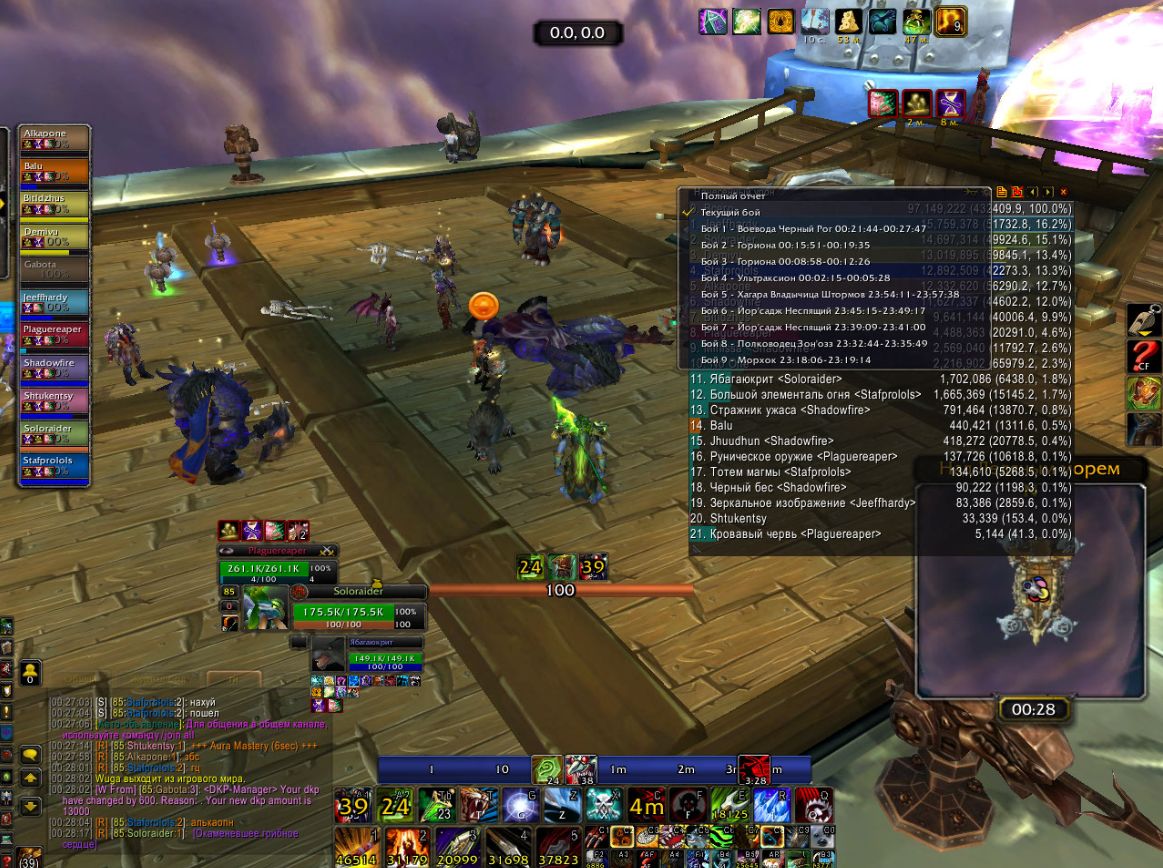Click the Alkapone raid frame
The width and height of the screenshot is (1163, 868).
tap(55, 138)
